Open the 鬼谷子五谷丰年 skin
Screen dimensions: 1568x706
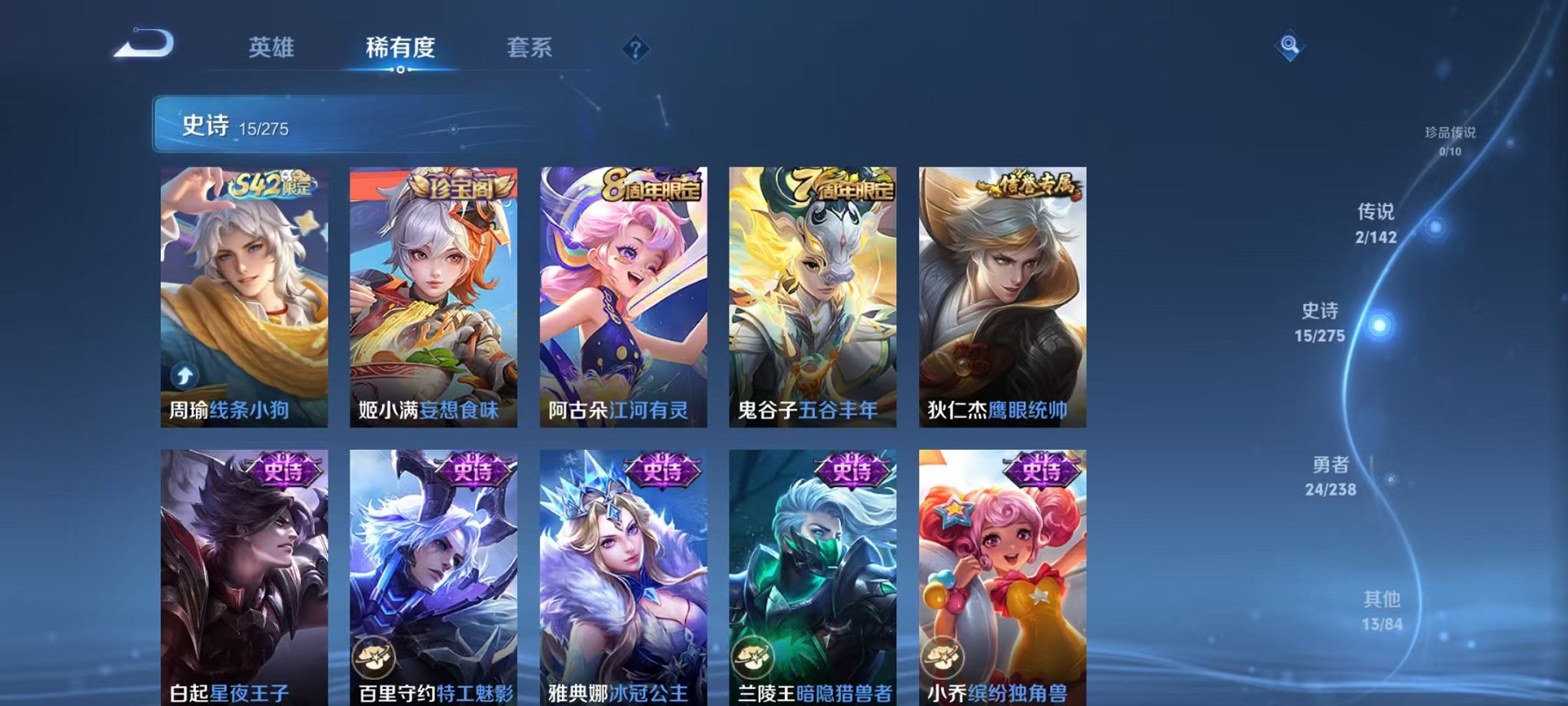811,296
